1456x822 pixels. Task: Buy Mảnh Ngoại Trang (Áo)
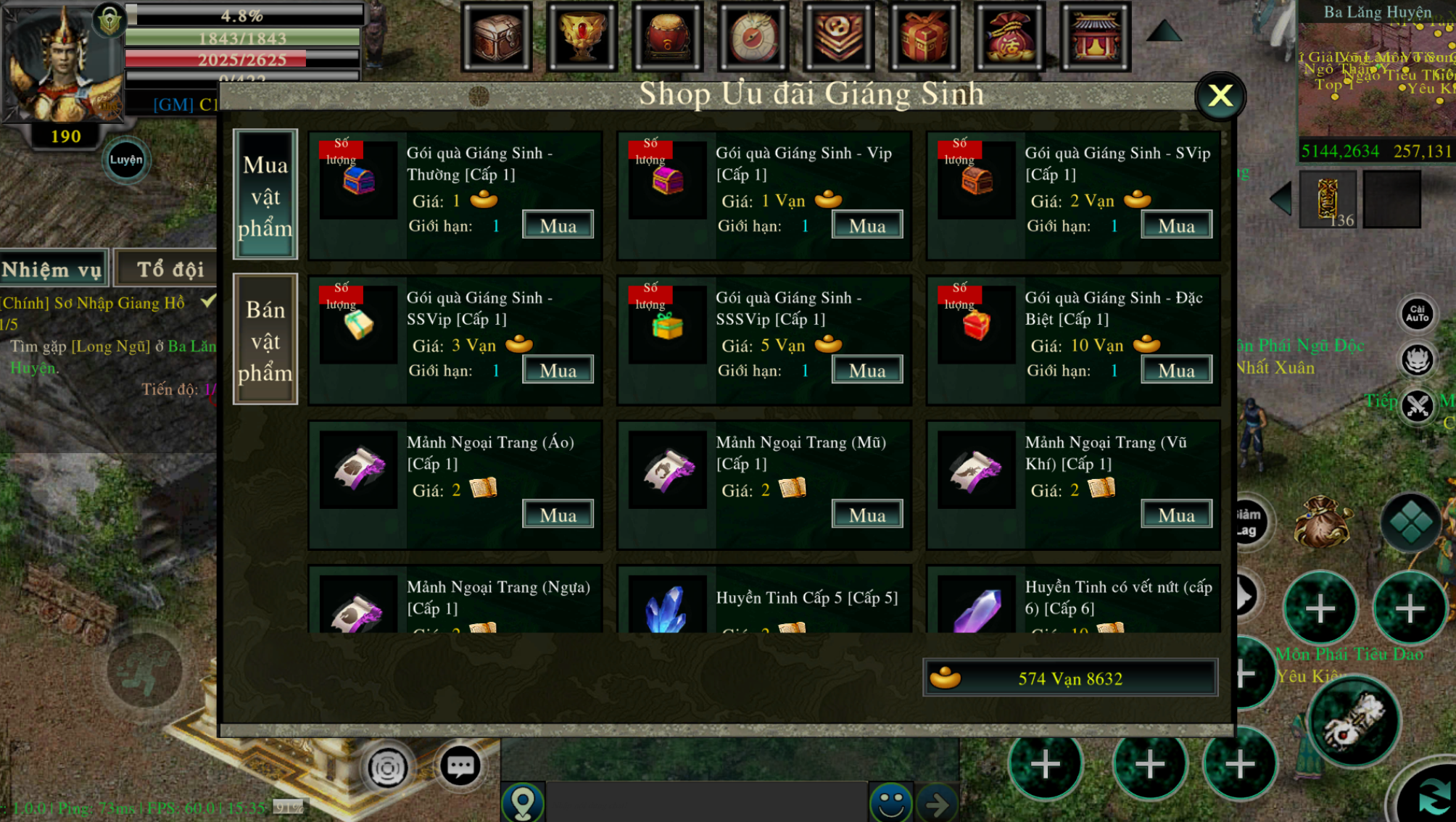pyautogui.click(x=558, y=515)
